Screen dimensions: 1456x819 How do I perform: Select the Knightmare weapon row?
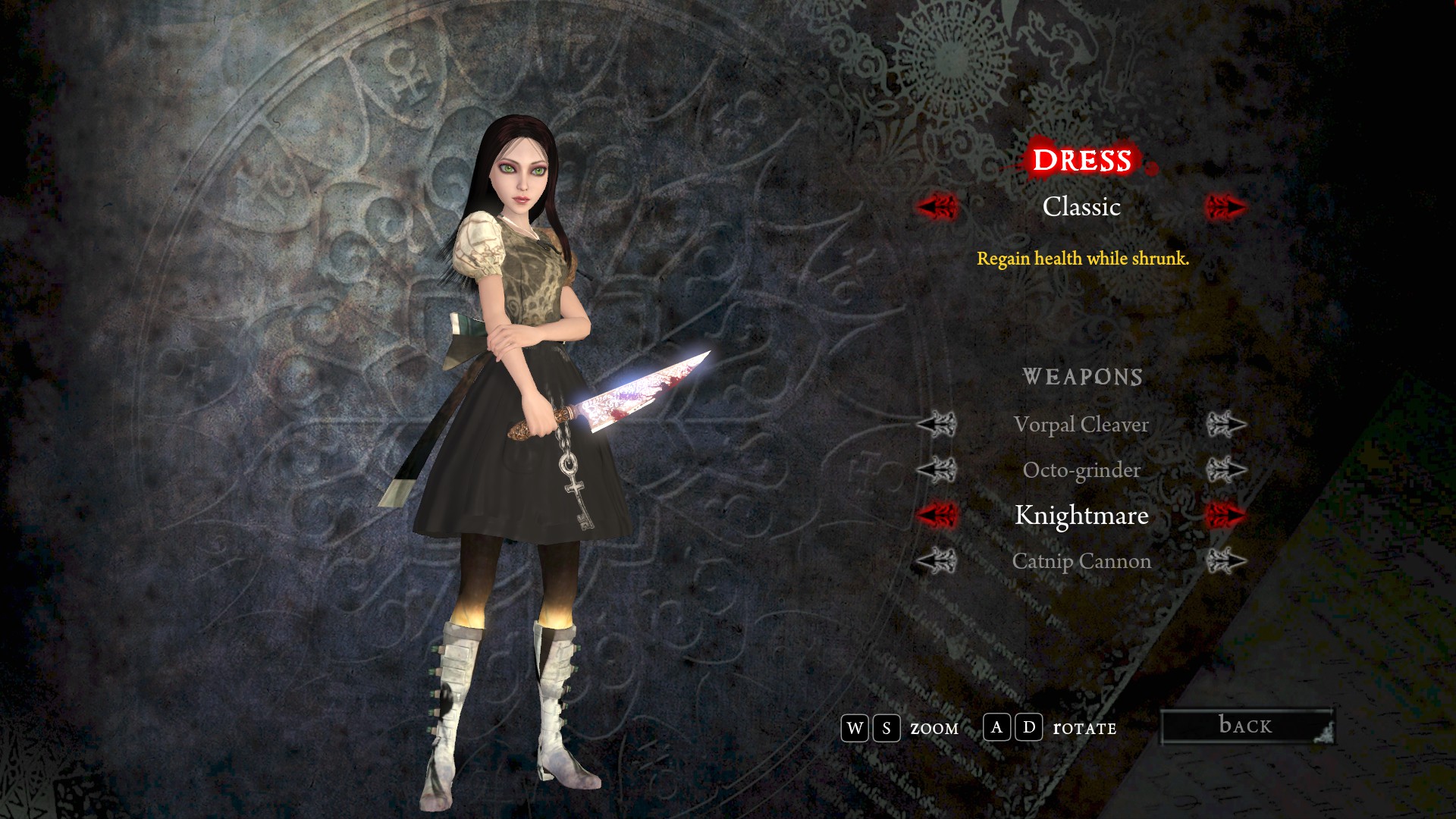pyautogui.click(x=1081, y=516)
